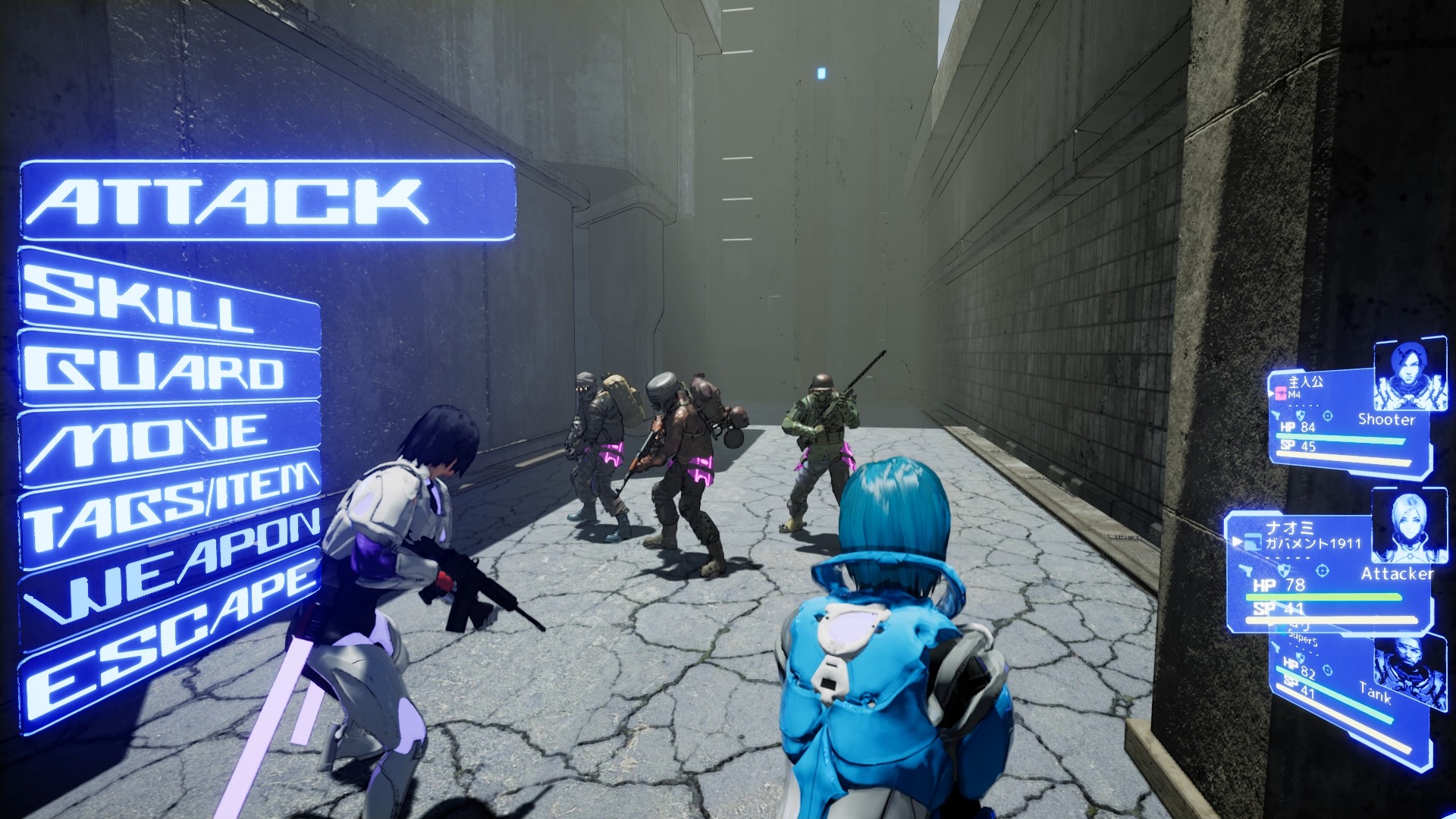
Task: Click the crosshair targeting icon on Shooter's panel
Action: click(1329, 416)
